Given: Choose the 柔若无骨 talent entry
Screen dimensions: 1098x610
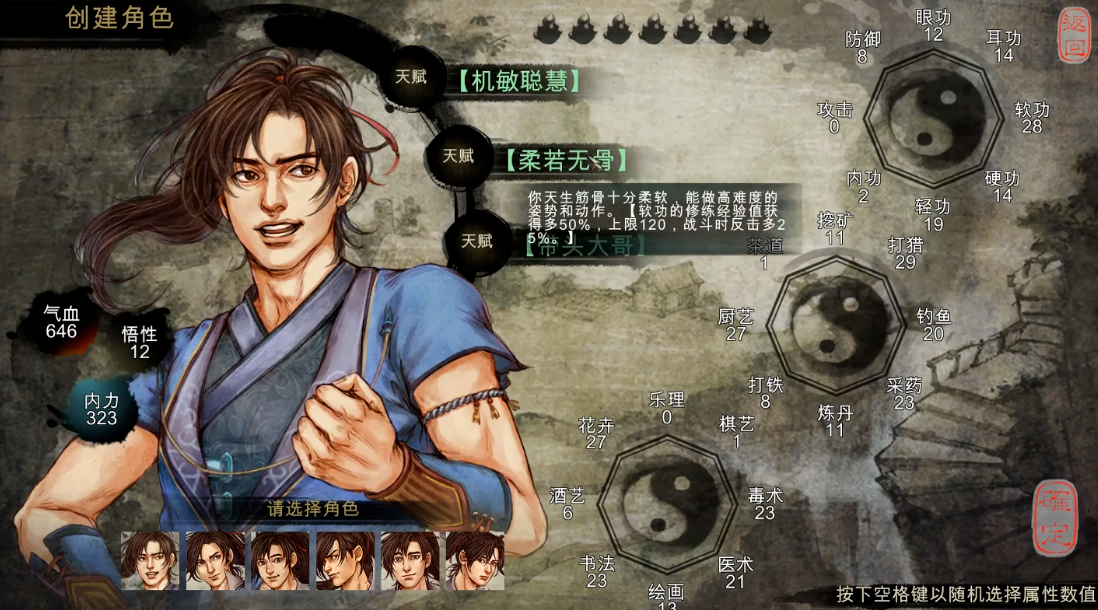Looking at the screenshot, I should tap(566, 160).
